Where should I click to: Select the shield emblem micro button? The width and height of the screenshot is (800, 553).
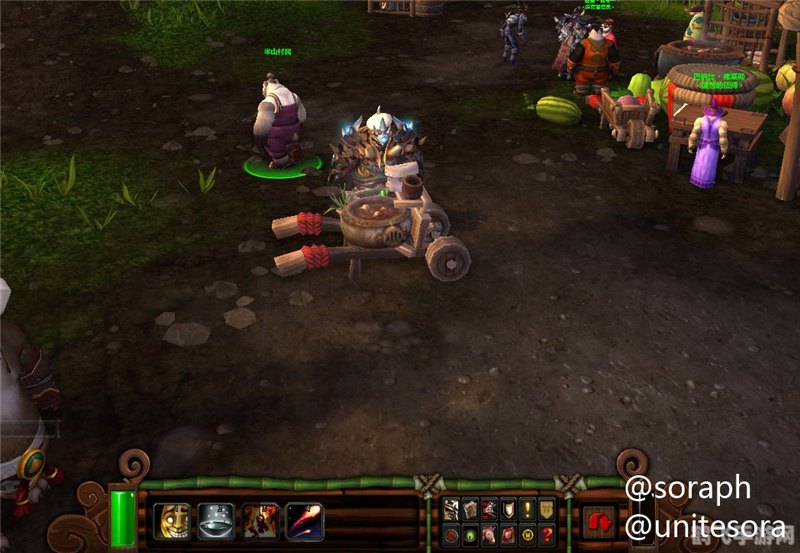click(x=509, y=509)
